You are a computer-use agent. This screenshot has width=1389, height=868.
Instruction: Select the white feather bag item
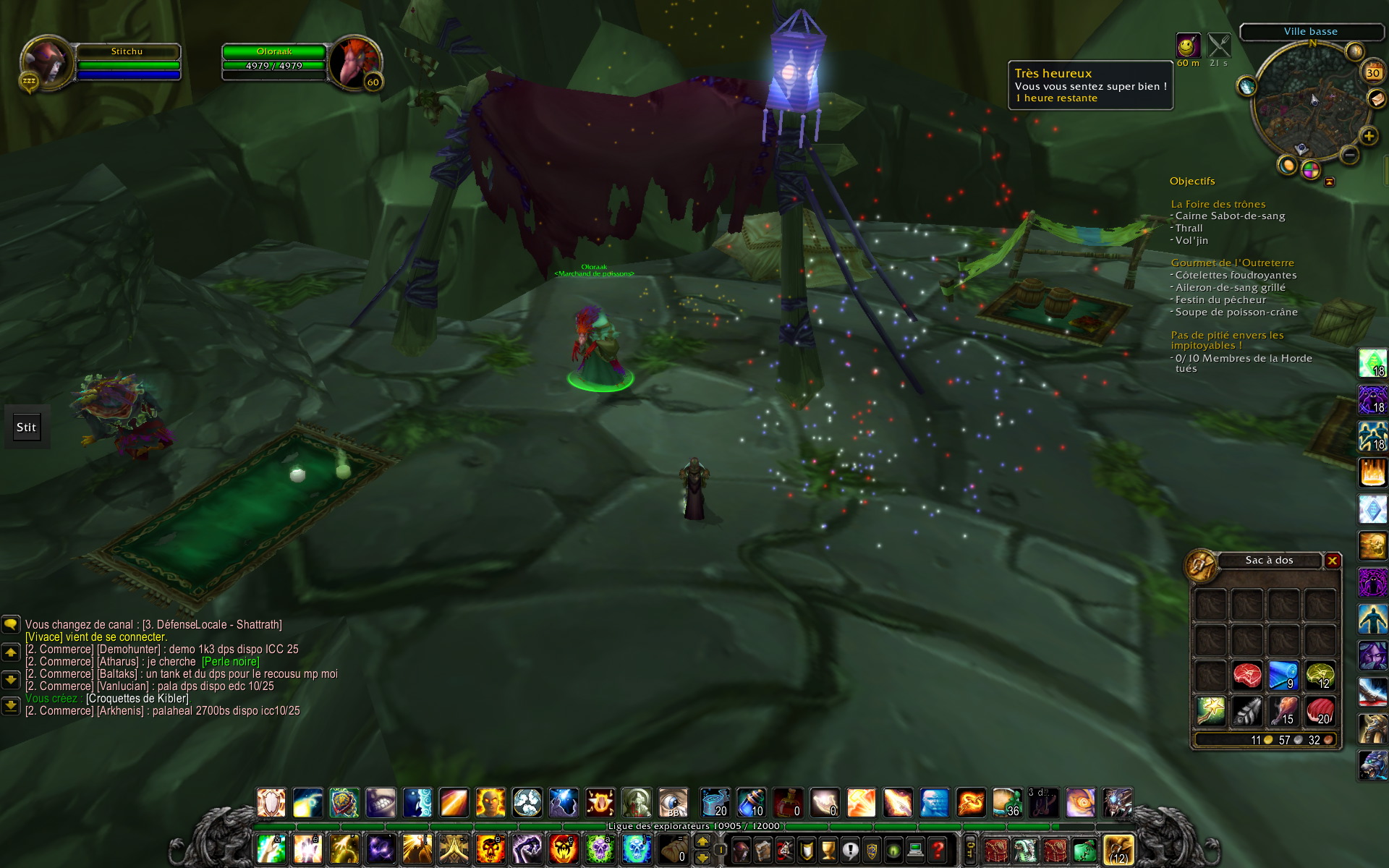pos(1246,712)
